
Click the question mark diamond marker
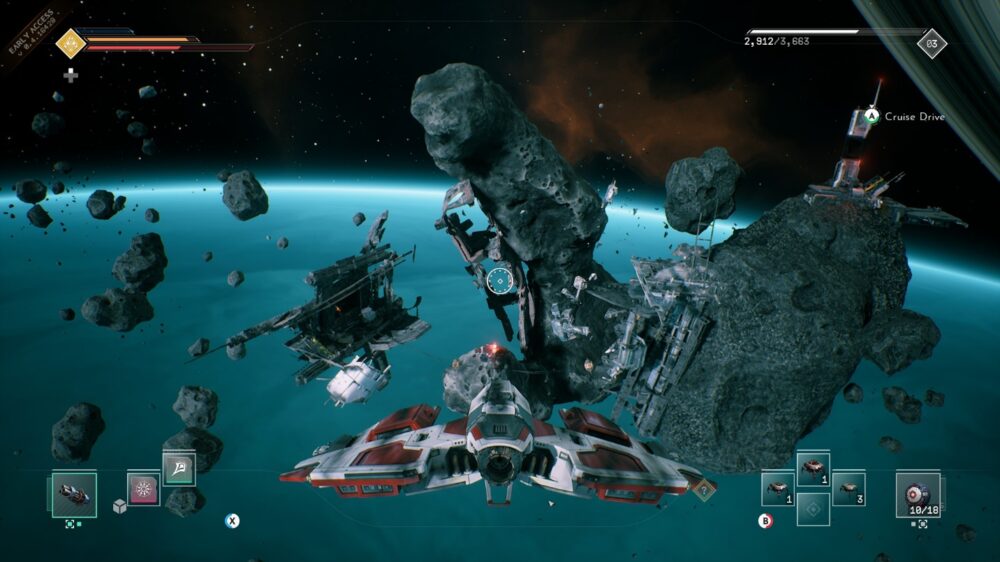[x=705, y=489]
